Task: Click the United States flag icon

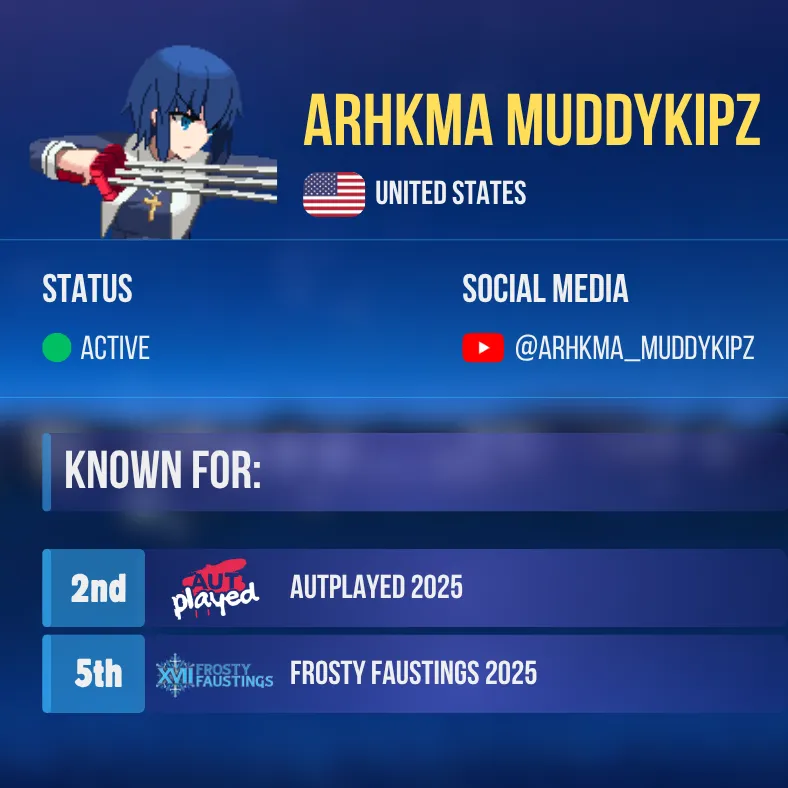Action: [334, 194]
